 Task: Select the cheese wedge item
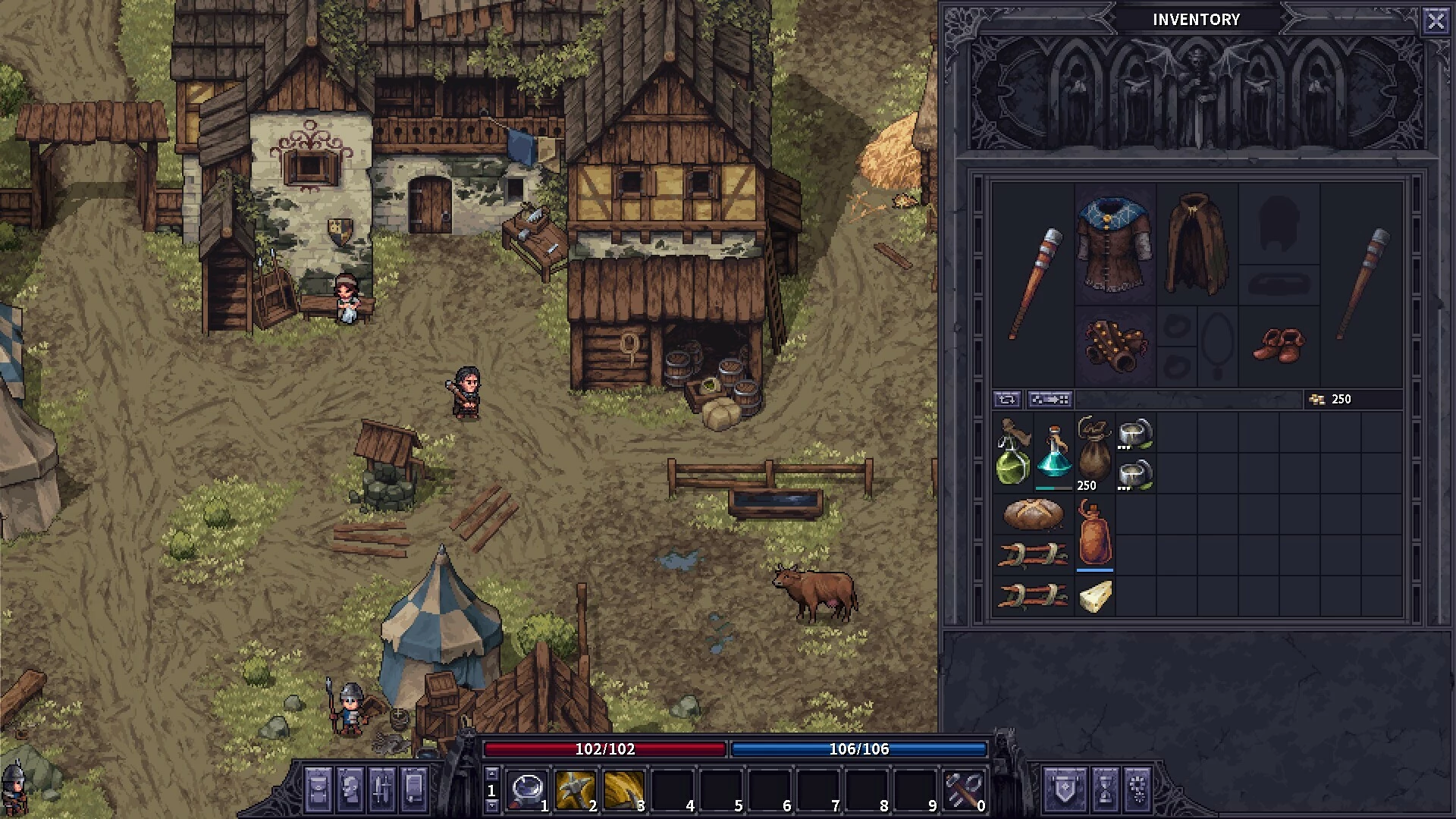click(x=1094, y=596)
